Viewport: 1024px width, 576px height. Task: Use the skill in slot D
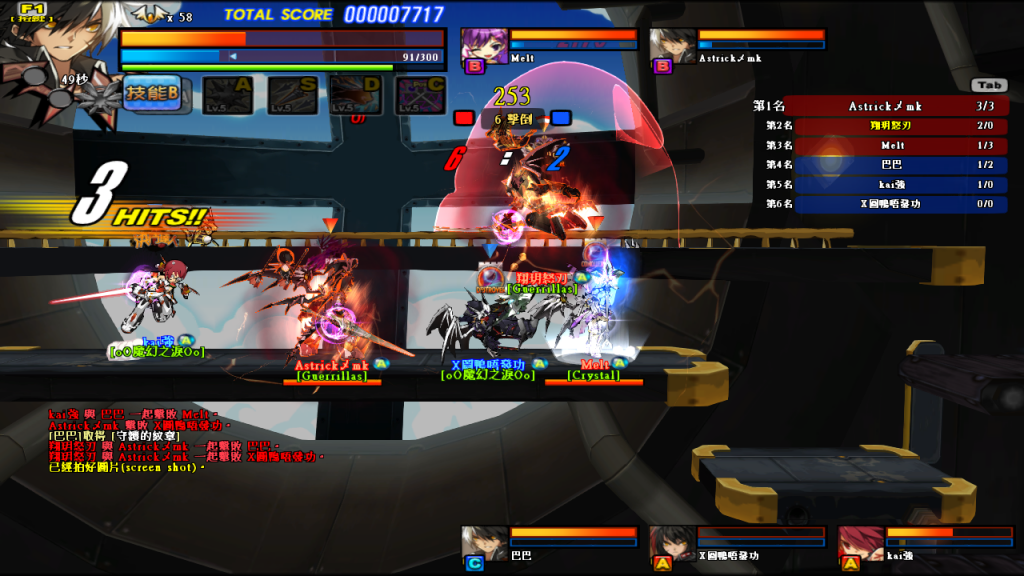click(355, 95)
